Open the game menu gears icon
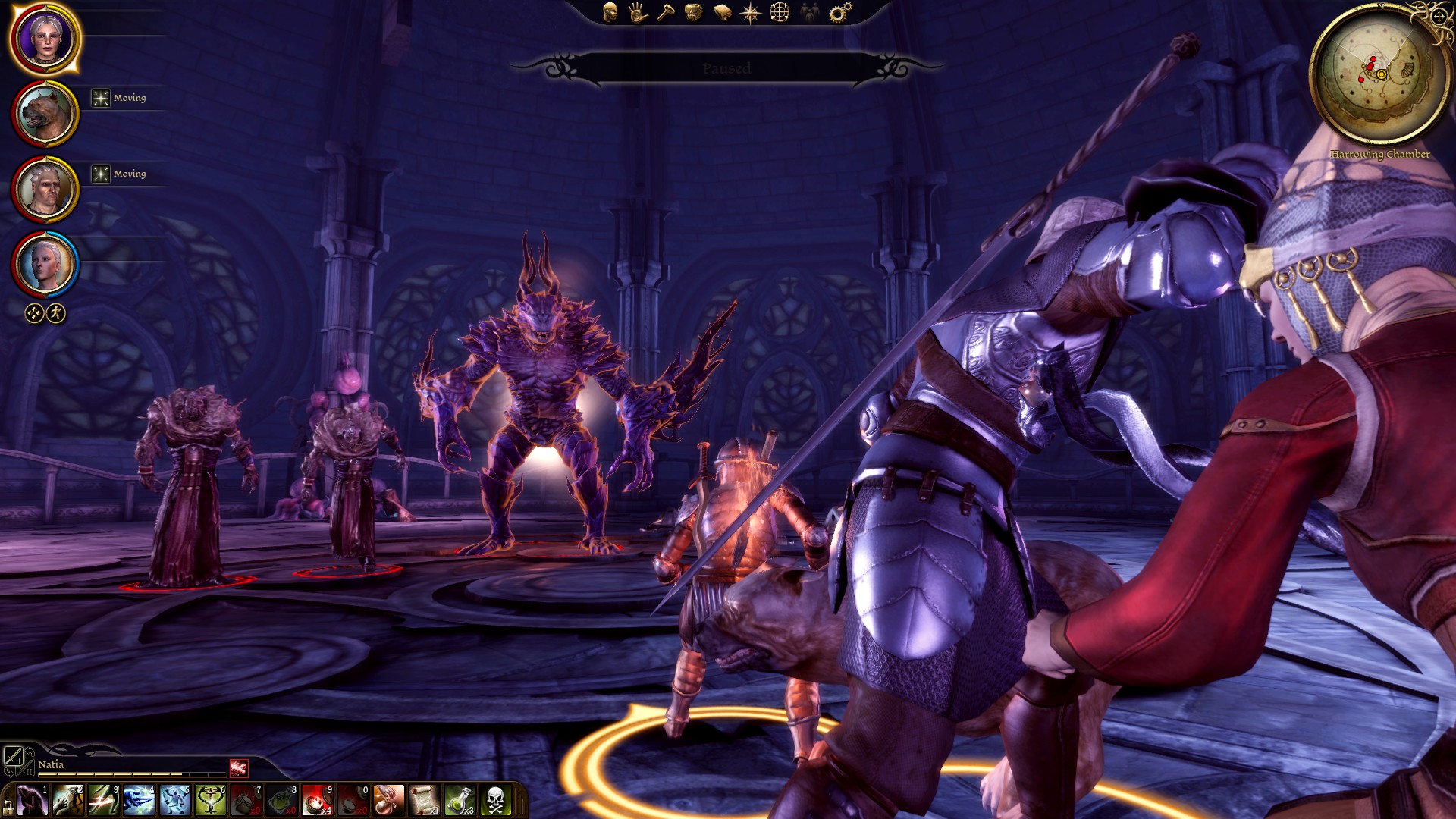1456x819 pixels. tap(839, 12)
